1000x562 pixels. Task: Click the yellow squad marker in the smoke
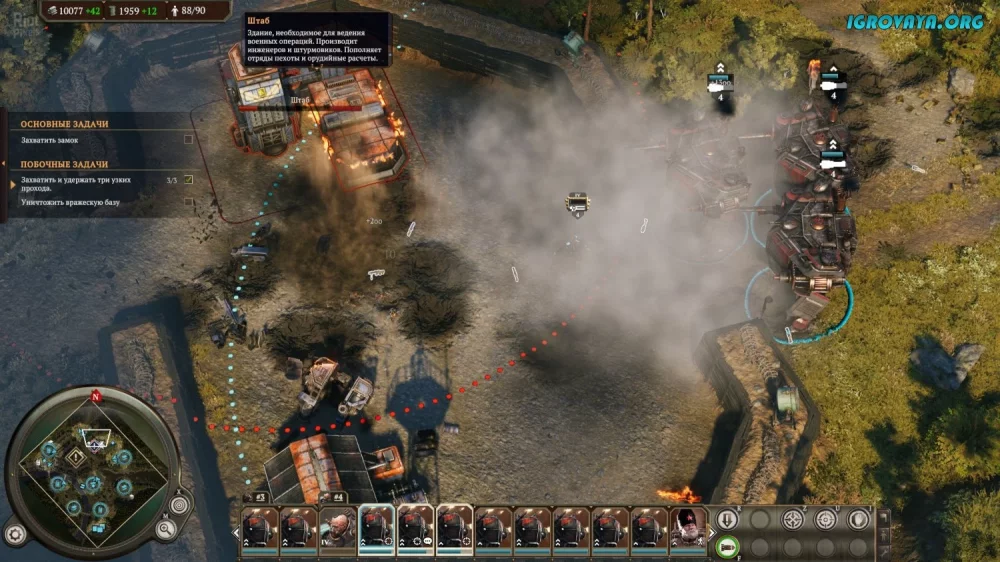tap(577, 203)
